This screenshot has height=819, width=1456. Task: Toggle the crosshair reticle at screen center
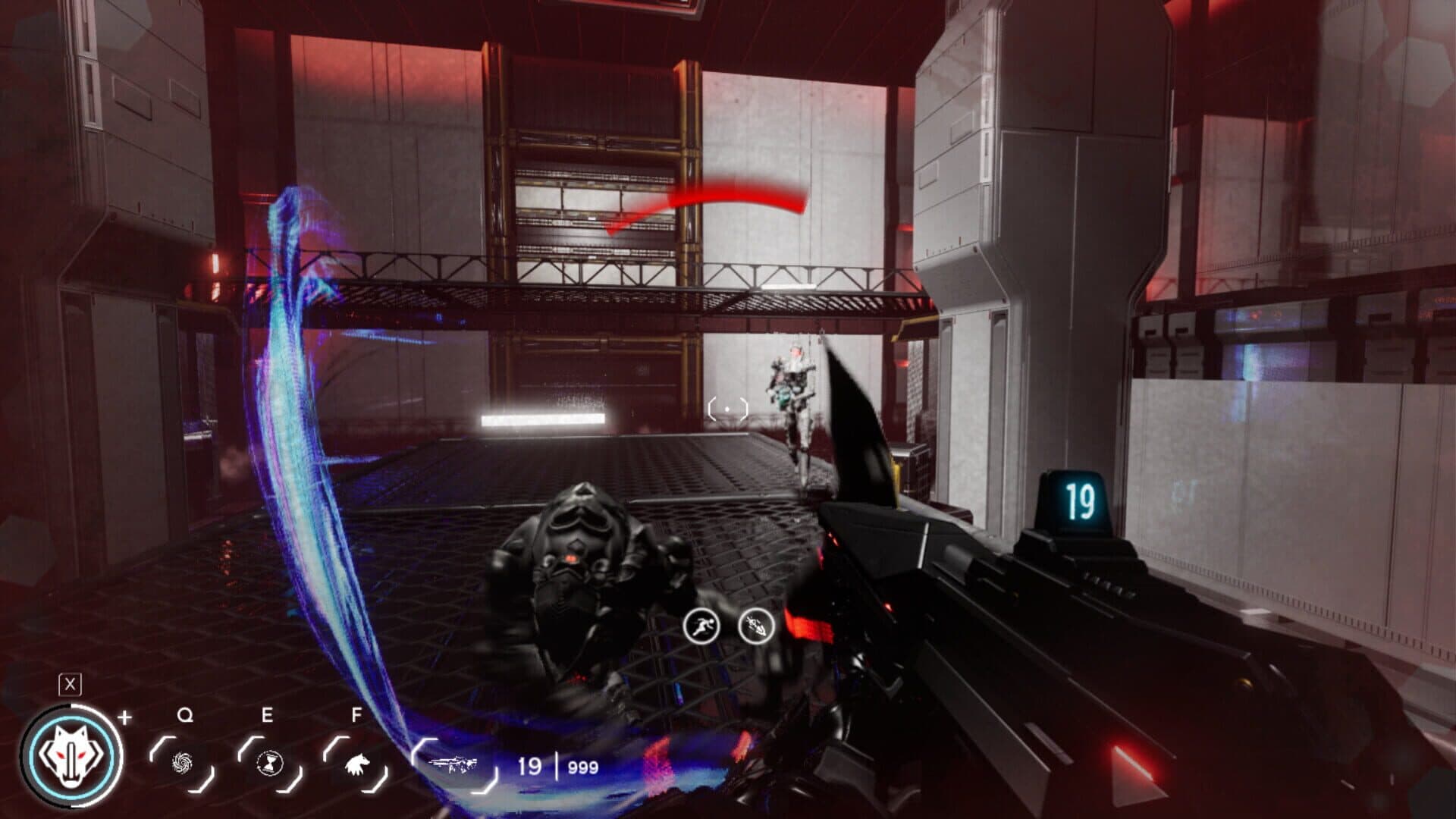tap(726, 410)
